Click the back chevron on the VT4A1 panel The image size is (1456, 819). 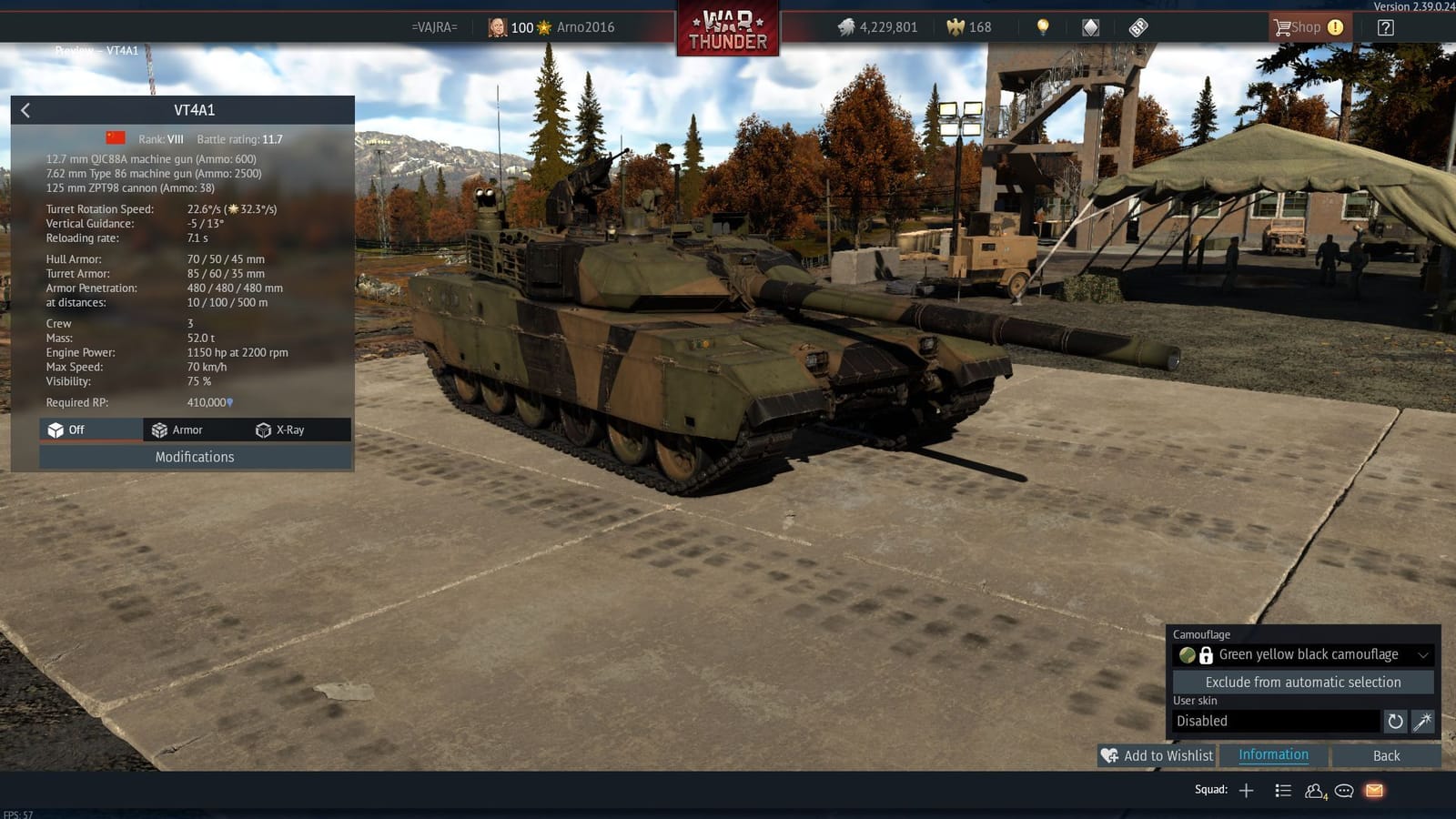tap(25, 110)
